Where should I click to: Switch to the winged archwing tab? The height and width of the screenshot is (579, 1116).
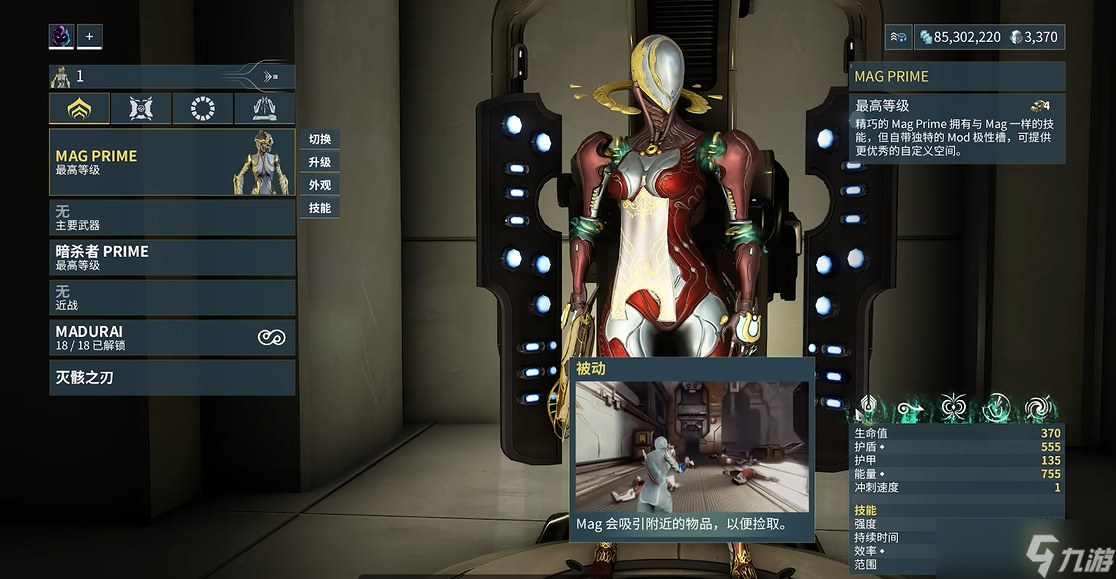[x=264, y=109]
